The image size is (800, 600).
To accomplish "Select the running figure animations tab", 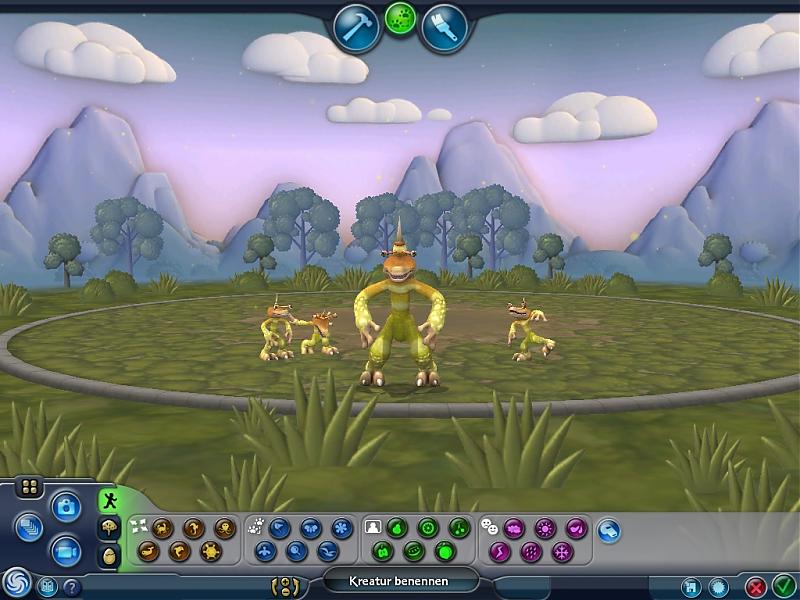I will [107, 501].
